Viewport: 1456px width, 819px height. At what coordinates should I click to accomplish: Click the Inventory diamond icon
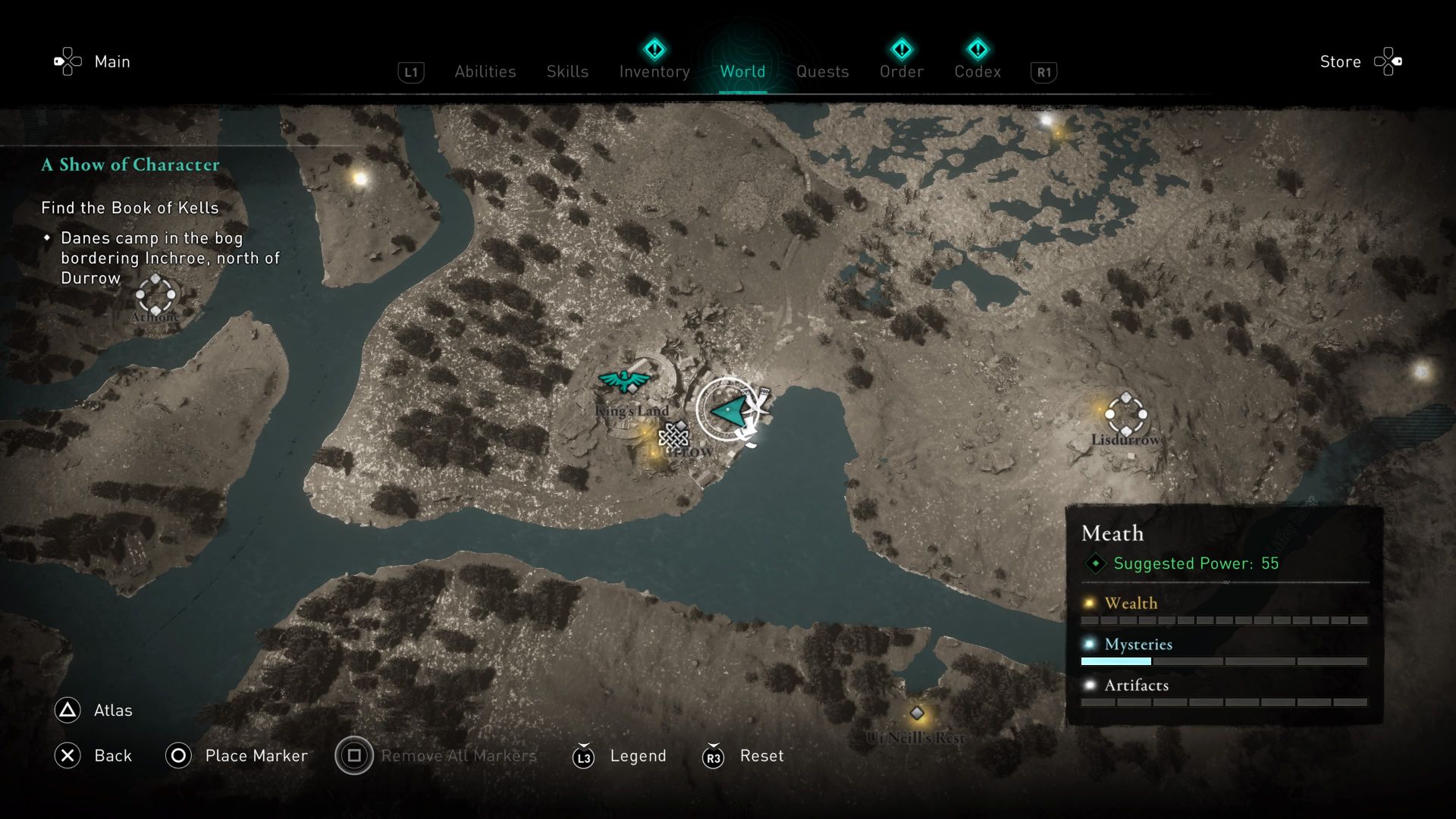pos(654,49)
